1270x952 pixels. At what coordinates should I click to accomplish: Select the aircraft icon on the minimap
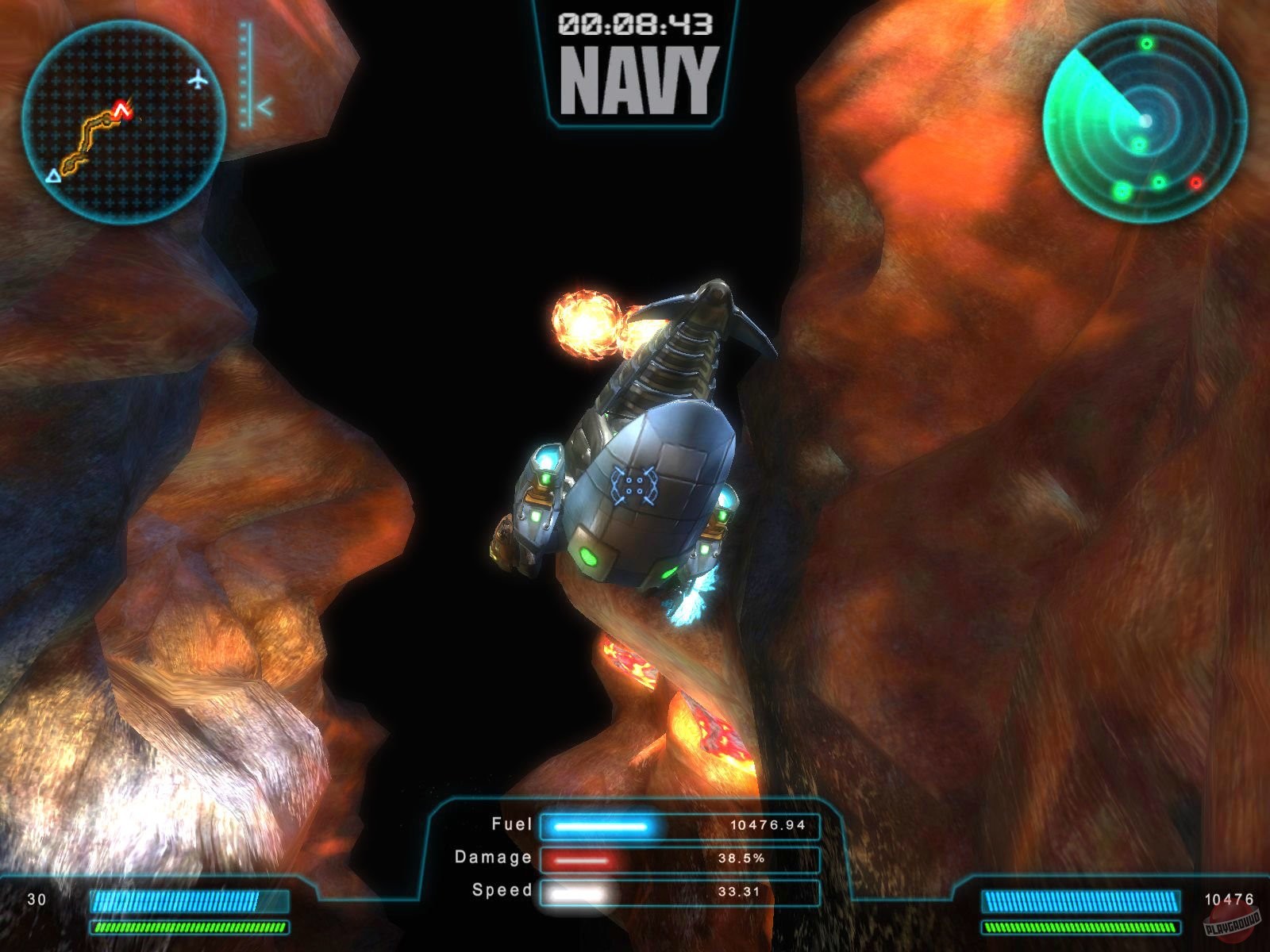tap(199, 79)
